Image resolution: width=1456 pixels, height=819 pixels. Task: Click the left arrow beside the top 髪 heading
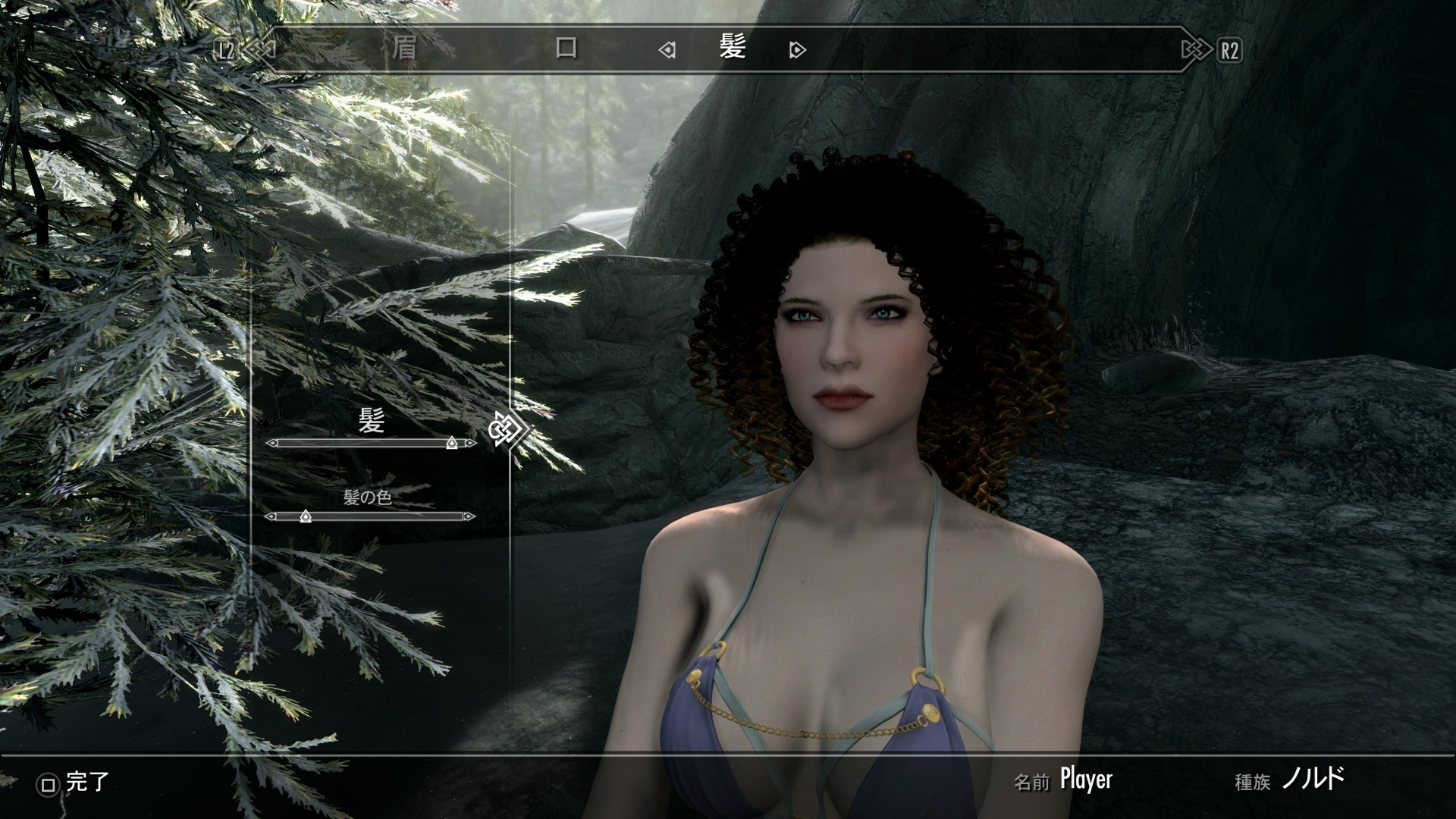pos(667,51)
